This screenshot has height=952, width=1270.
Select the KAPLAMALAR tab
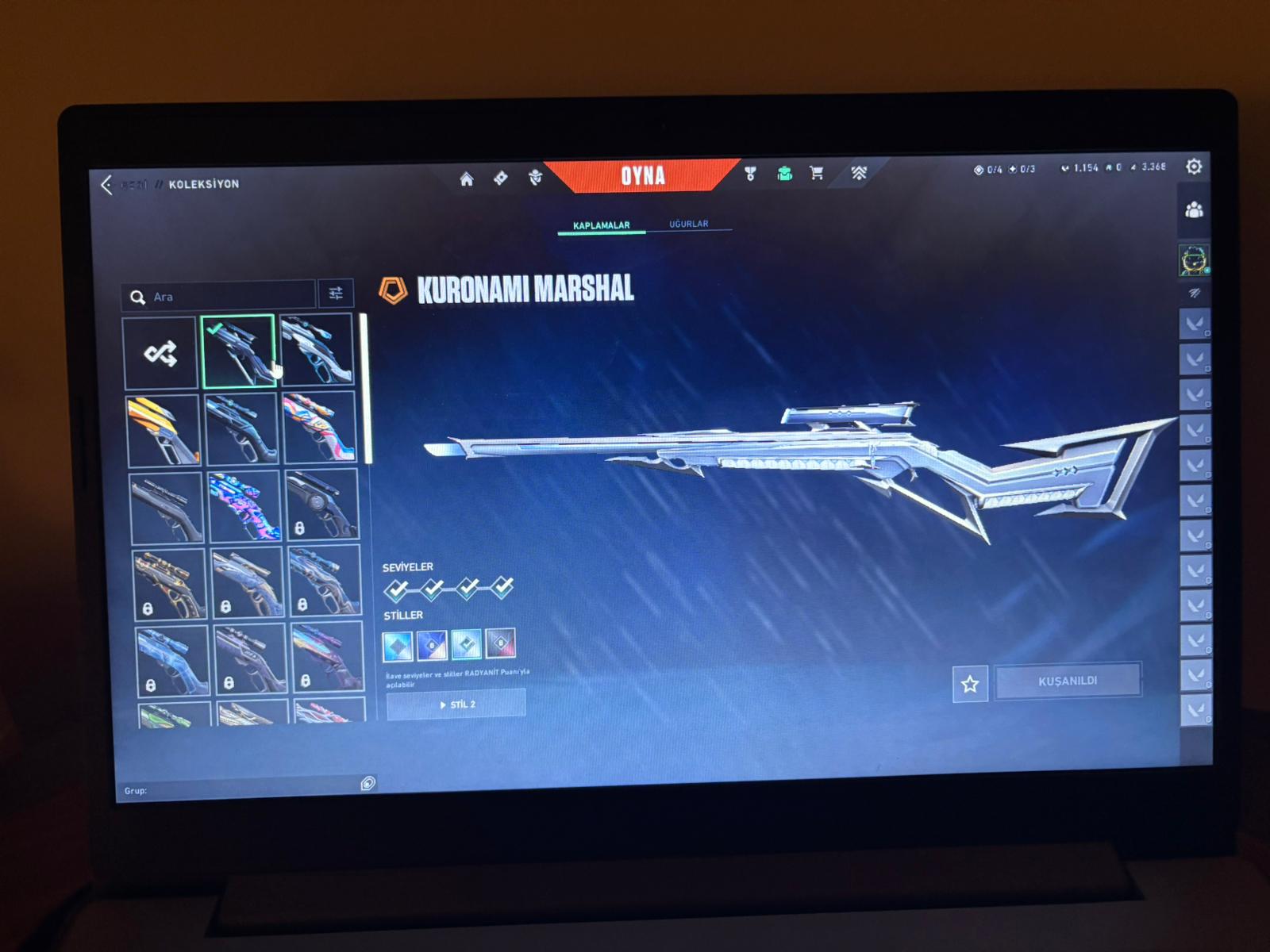coord(601,226)
